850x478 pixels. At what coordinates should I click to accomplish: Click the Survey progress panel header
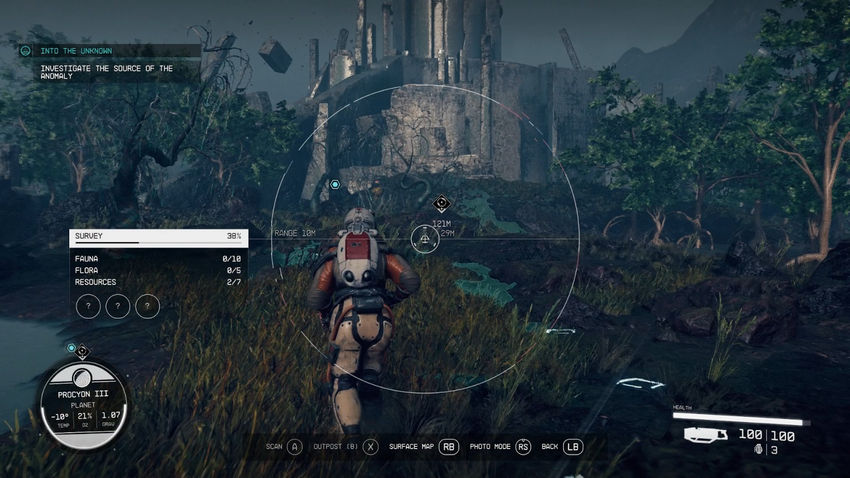159,237
